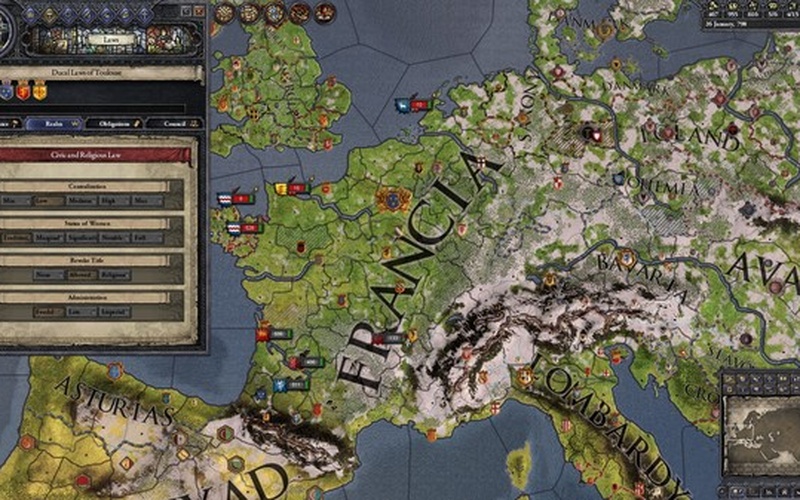Close the Laws window
800x500 pixels.
[198, 10]
